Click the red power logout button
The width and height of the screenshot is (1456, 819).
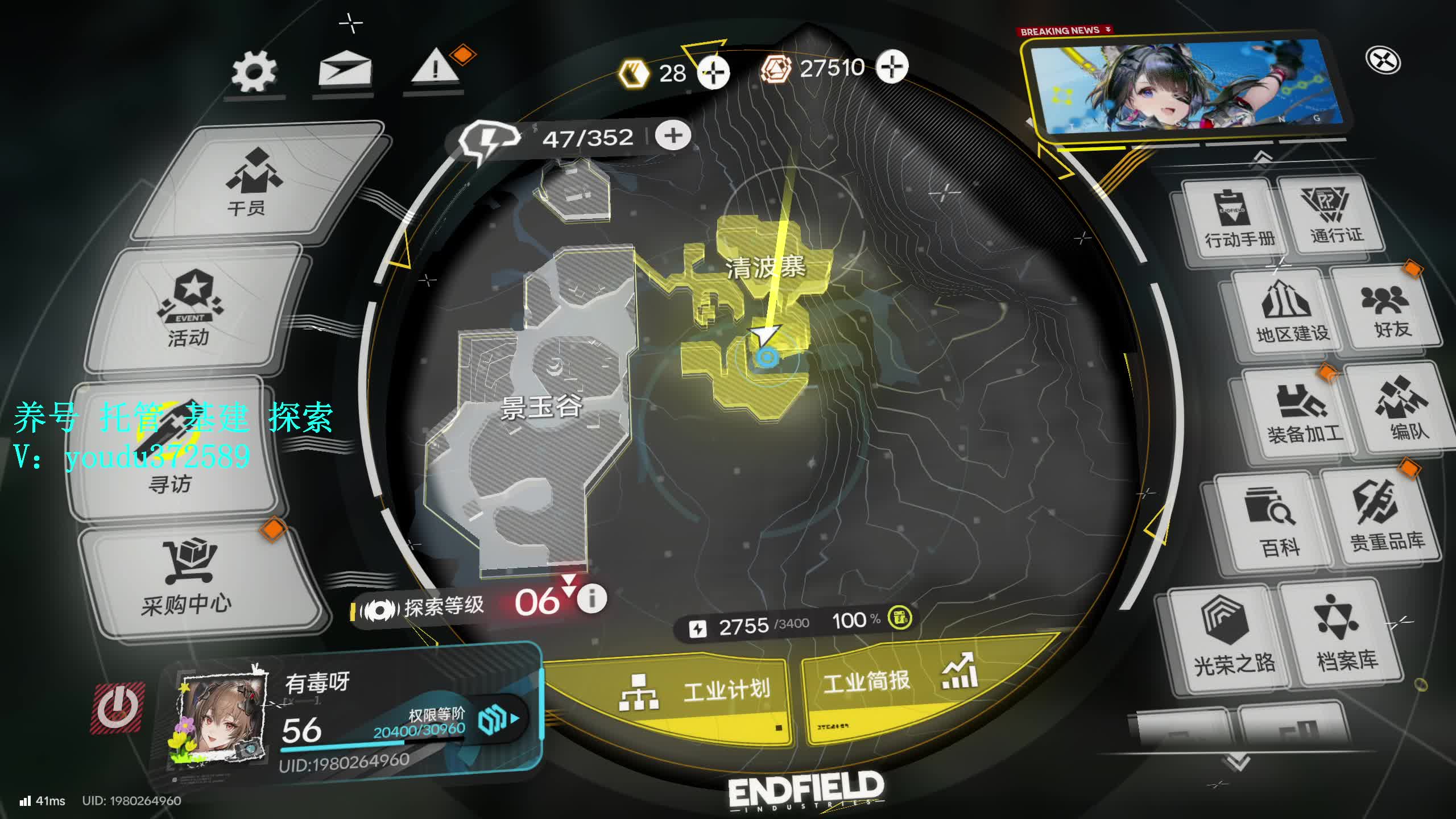click(117, 708)
